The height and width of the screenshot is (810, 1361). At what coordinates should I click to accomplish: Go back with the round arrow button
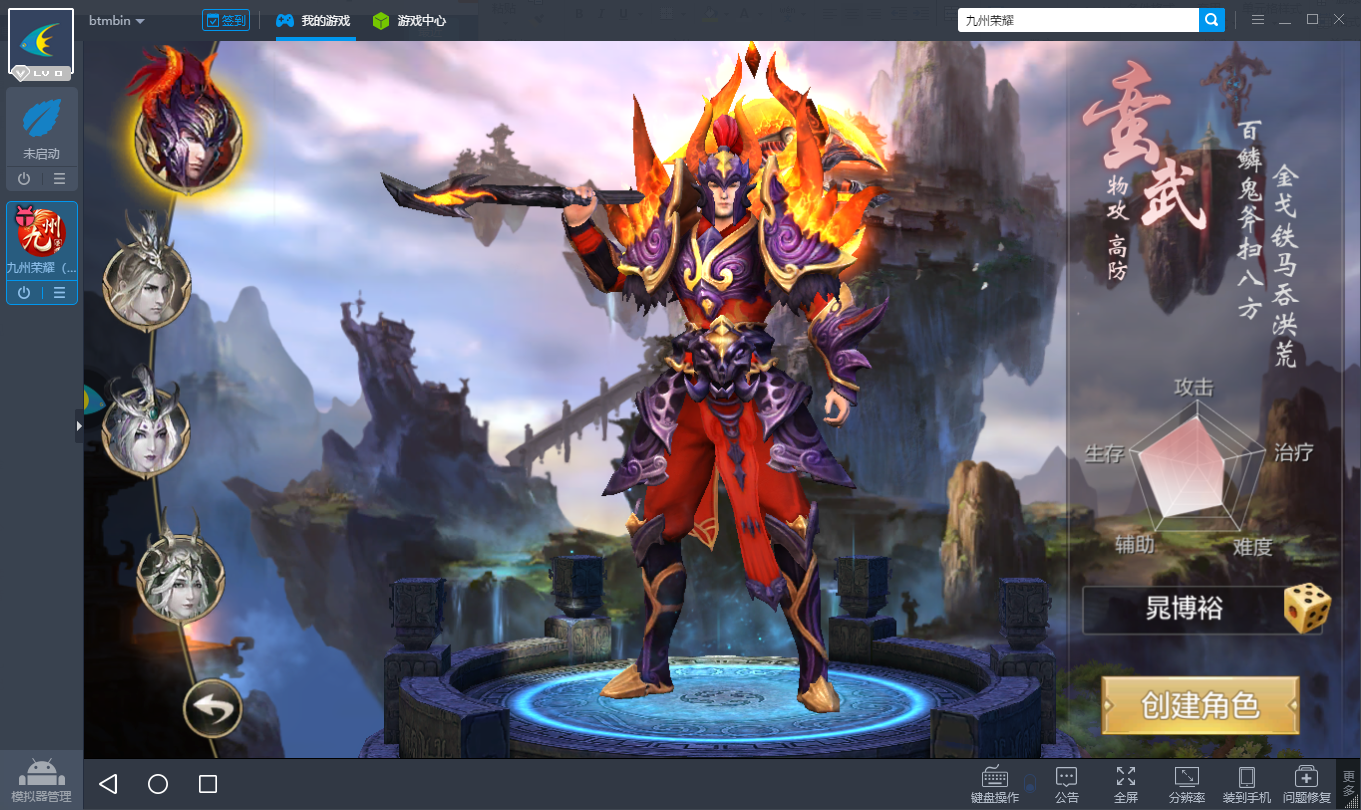point(212,709)
